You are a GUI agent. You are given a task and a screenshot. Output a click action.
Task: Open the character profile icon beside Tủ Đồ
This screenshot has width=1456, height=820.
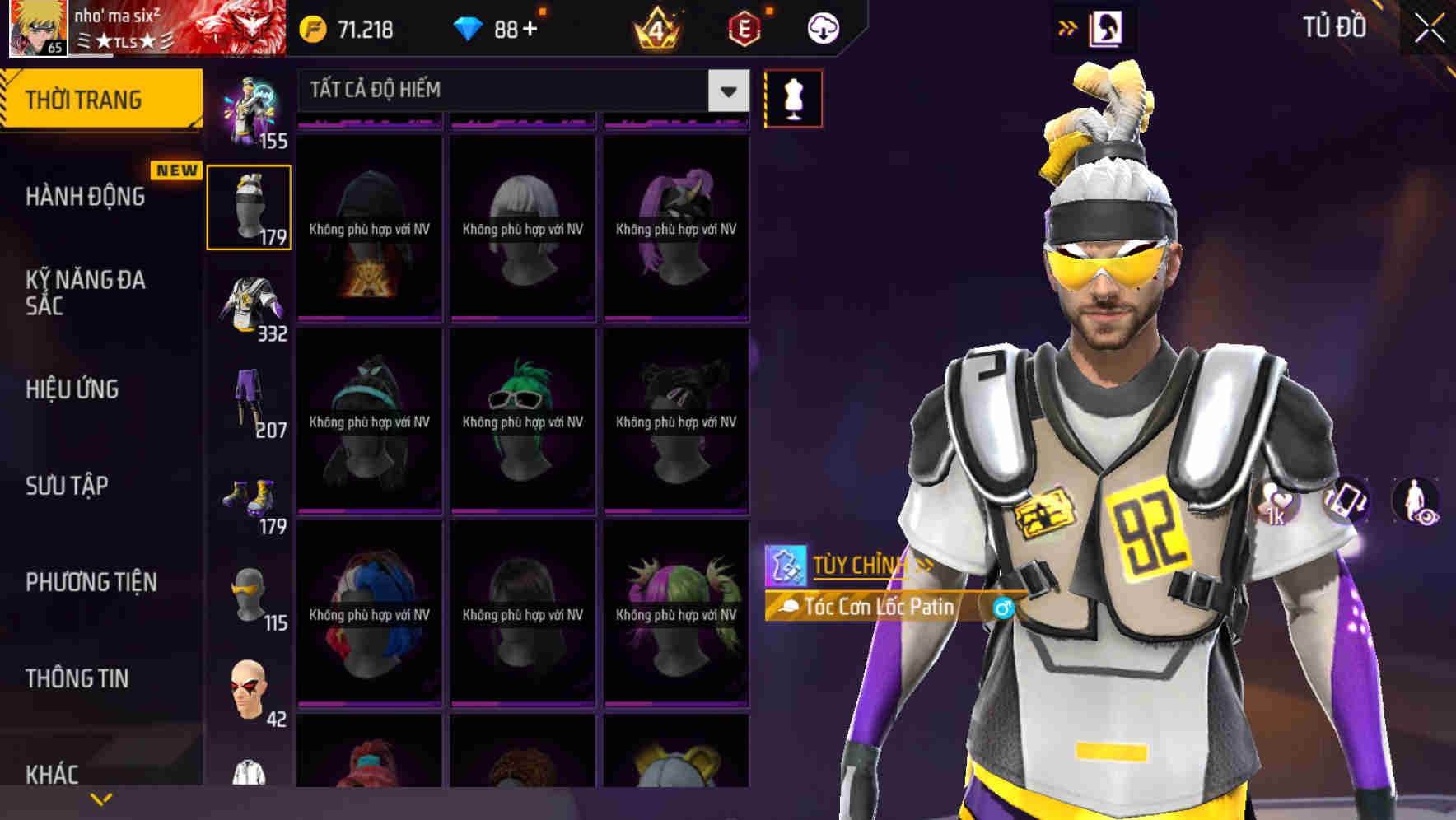(x=1108, y=27)
